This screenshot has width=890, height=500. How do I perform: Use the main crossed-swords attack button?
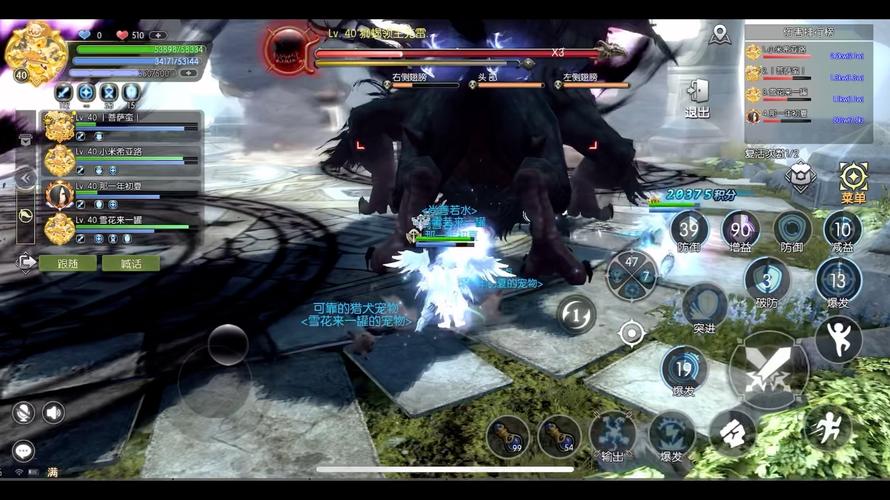[768, 369]
